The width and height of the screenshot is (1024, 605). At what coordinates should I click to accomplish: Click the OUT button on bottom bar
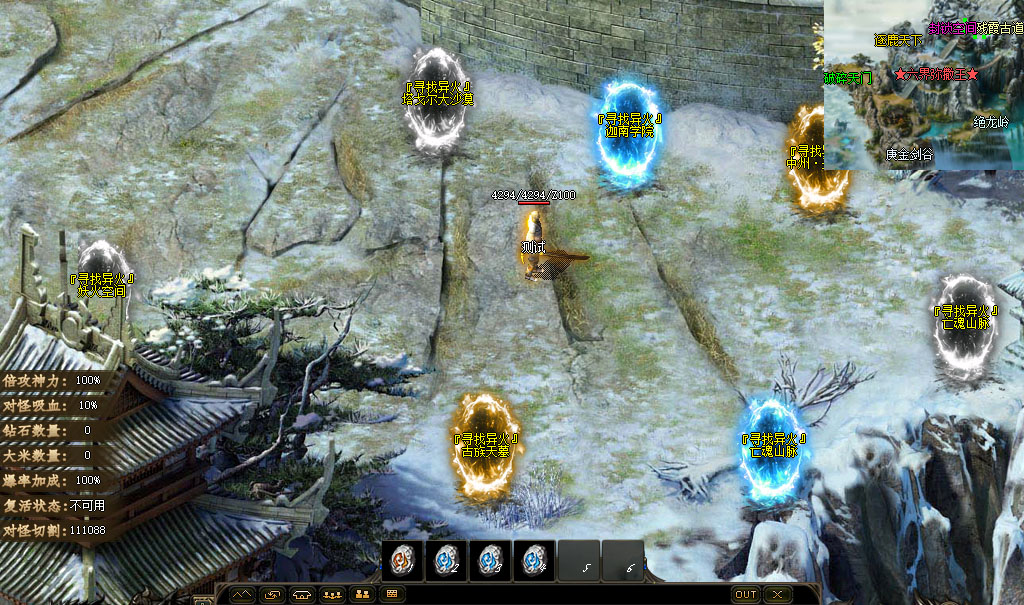(x=746, y=594)
